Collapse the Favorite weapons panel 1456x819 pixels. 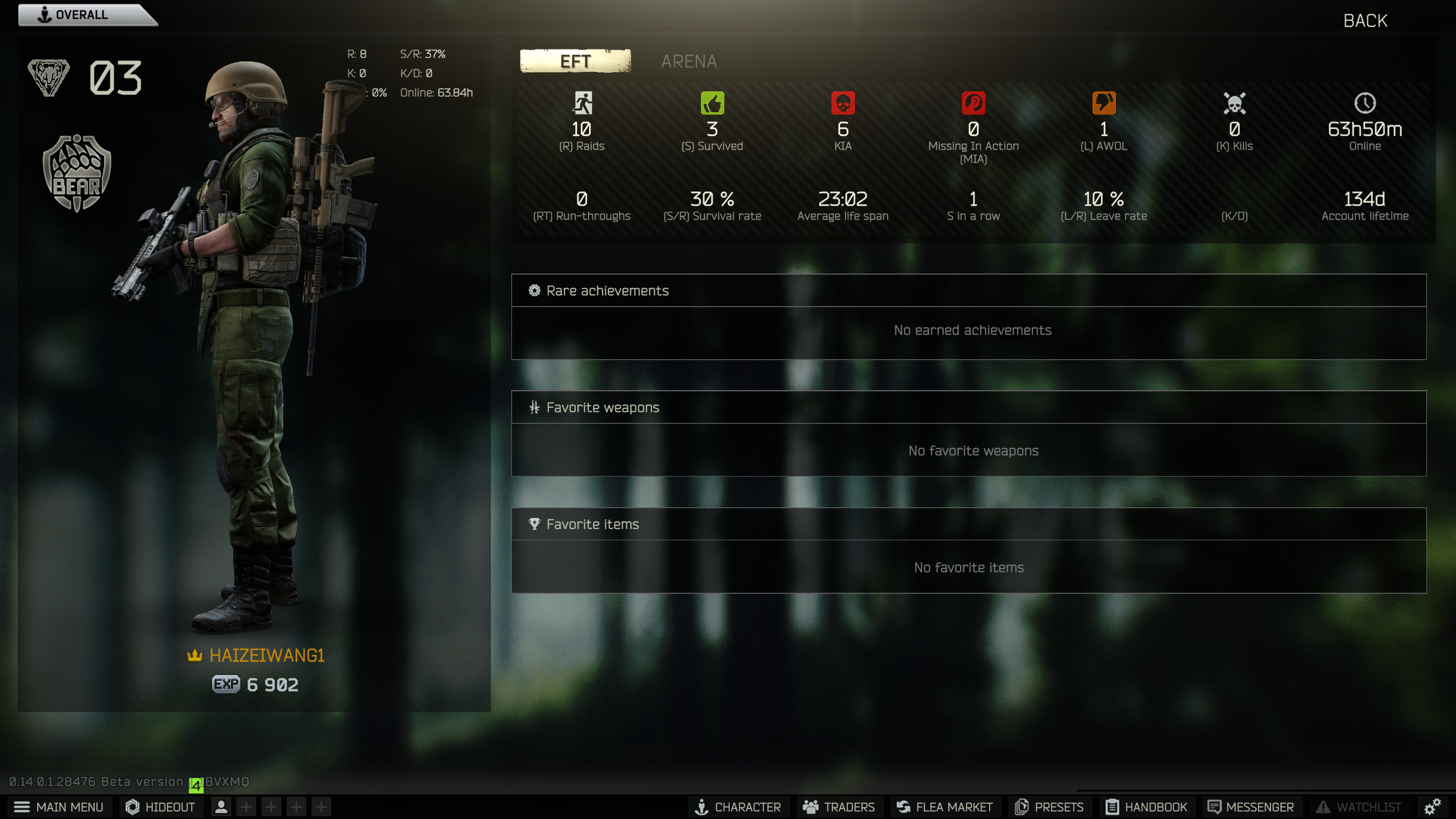602,407
